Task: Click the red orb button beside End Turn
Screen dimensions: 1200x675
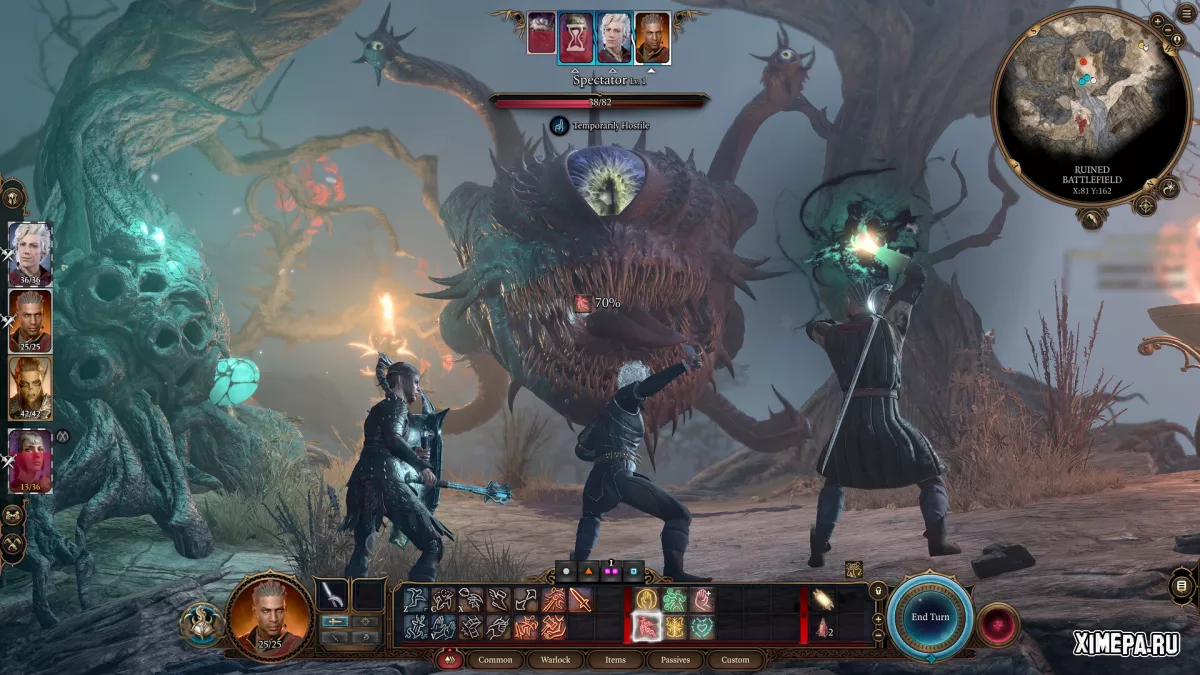Action: click(x=997, y=624)
